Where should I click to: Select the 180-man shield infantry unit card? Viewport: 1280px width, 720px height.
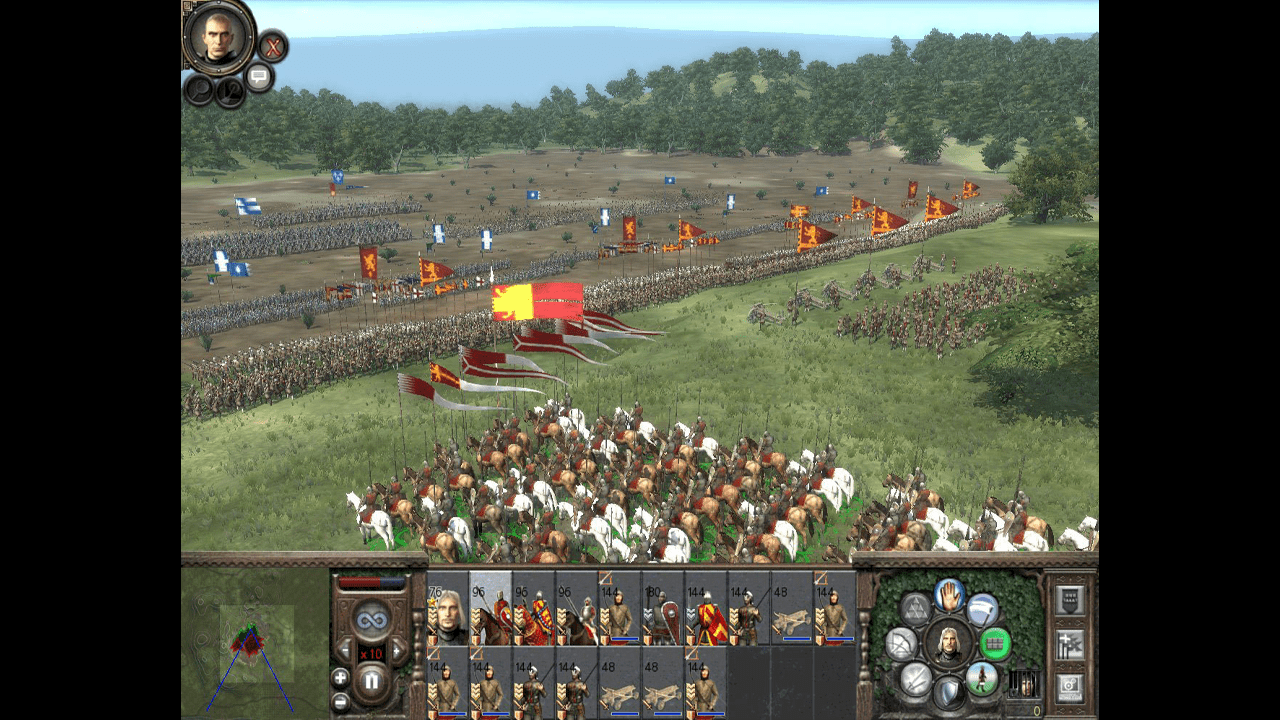coord(662,608)
